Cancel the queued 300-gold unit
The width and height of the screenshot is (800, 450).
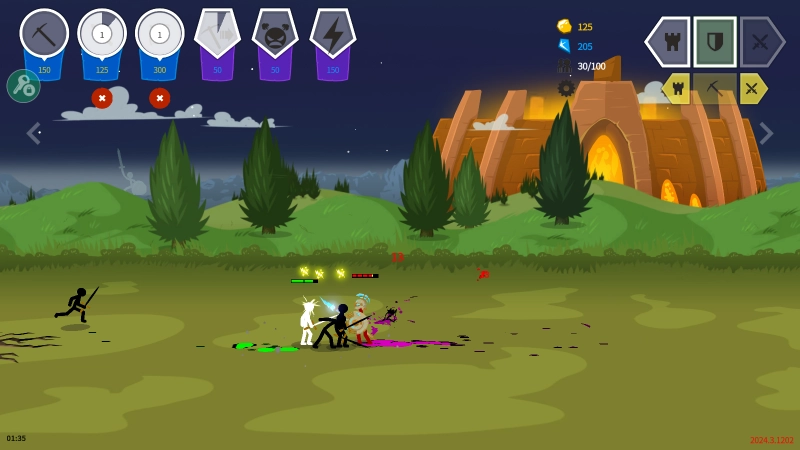[x=160, y=98]
